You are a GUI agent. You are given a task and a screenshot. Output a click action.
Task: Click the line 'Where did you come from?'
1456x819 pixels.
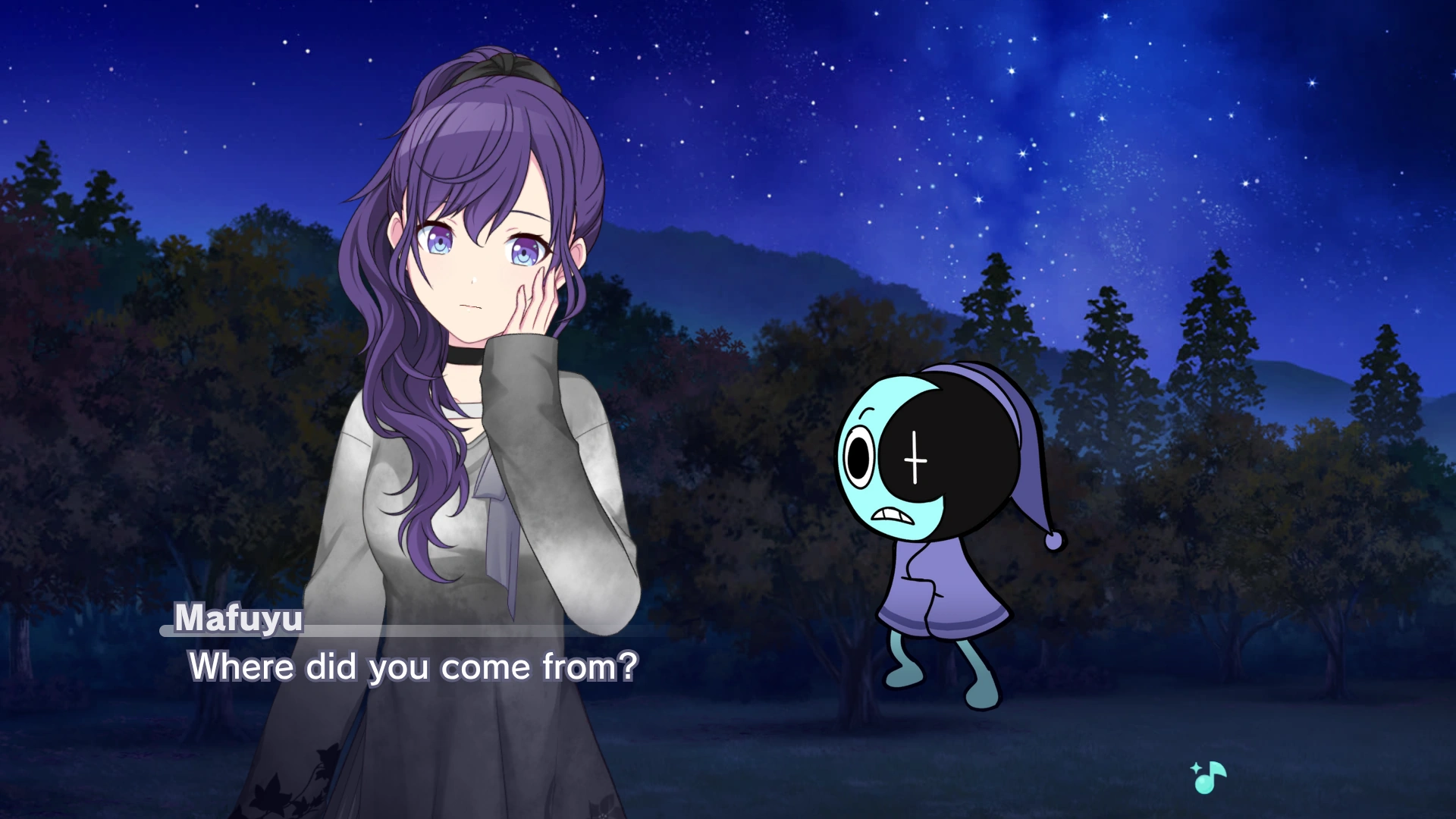(416, 667)
